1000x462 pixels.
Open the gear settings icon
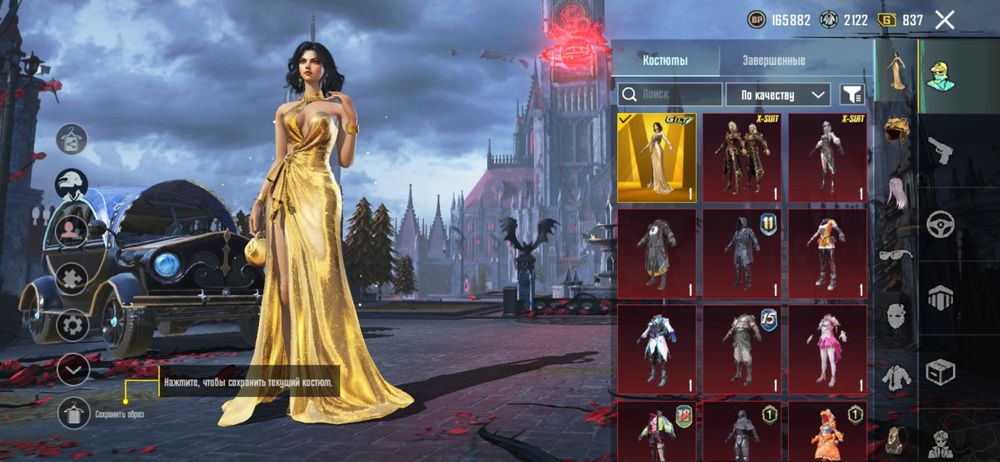pos(72,325)
